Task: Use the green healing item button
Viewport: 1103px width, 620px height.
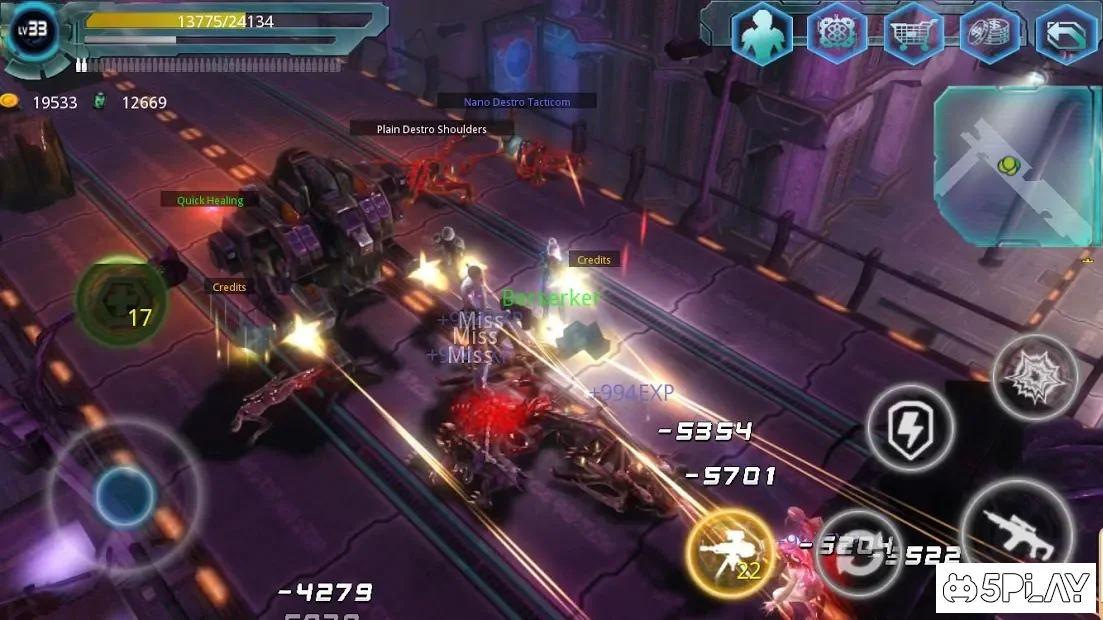Action: 122,301
